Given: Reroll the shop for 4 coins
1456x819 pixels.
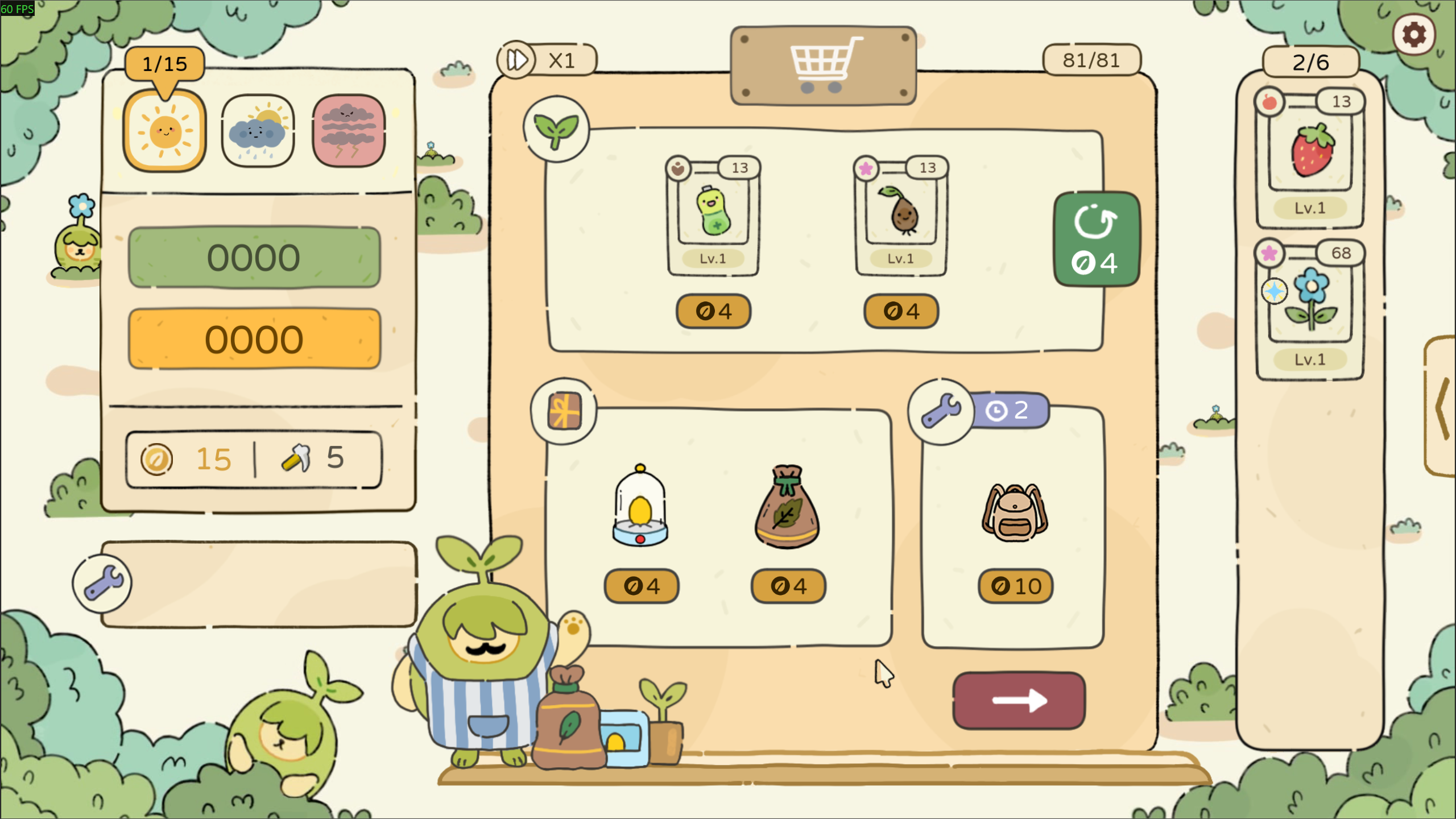Looking at the screenshot, I should click(1096, 239).
